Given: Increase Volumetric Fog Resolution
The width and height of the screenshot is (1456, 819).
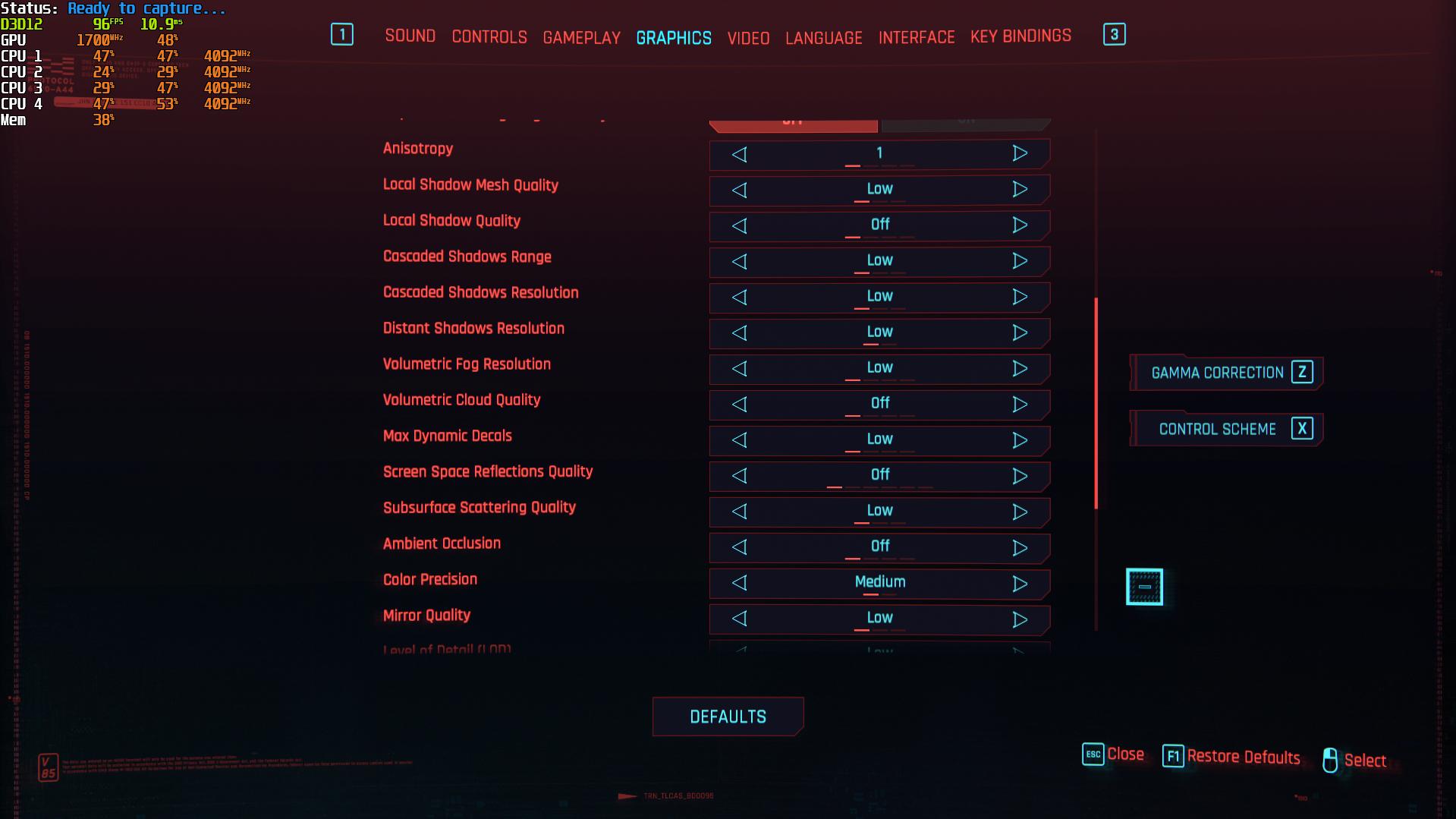Looking at the screenshot, I should tap(1020, 368).
